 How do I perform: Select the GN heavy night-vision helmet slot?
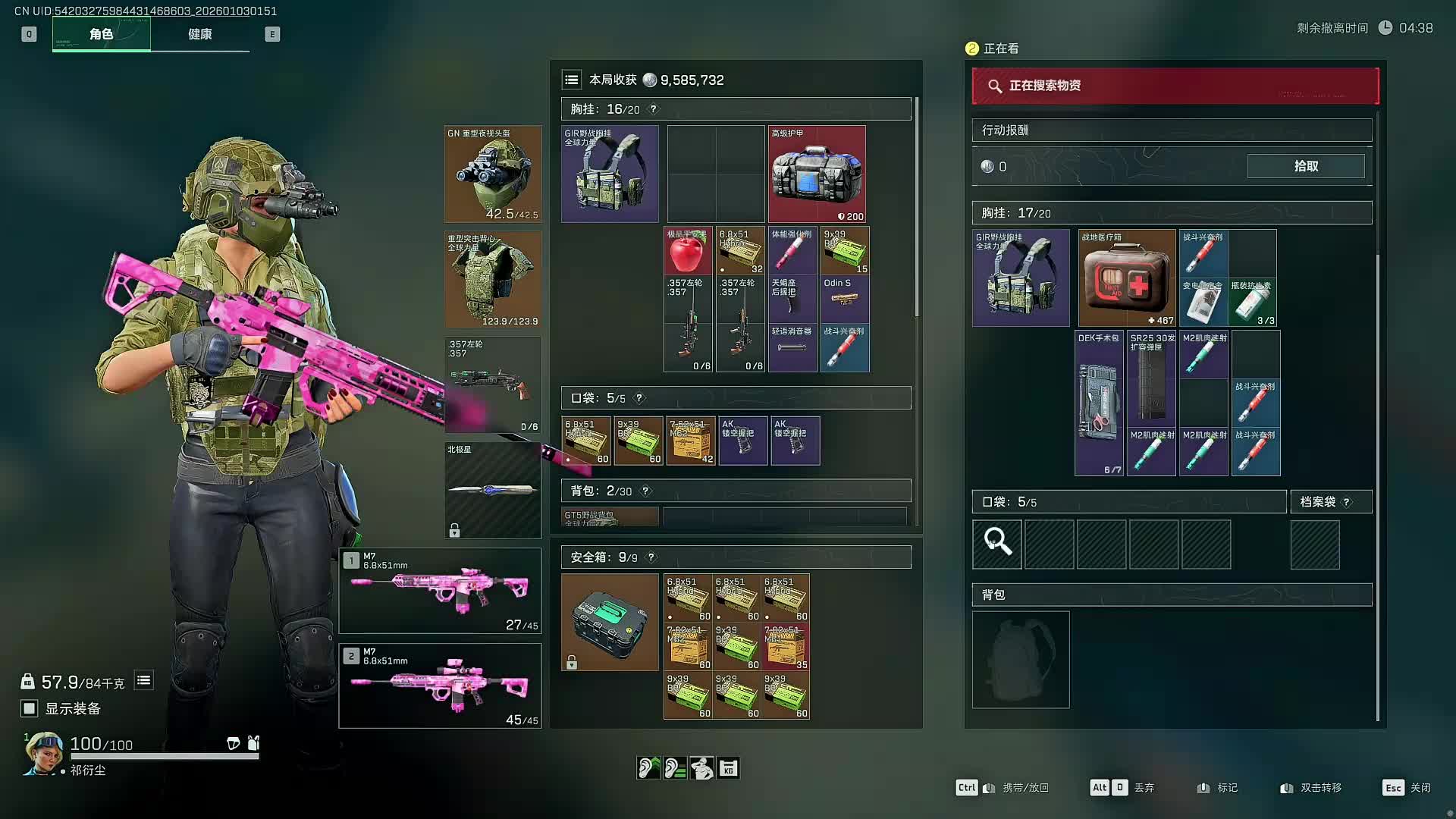493,174
